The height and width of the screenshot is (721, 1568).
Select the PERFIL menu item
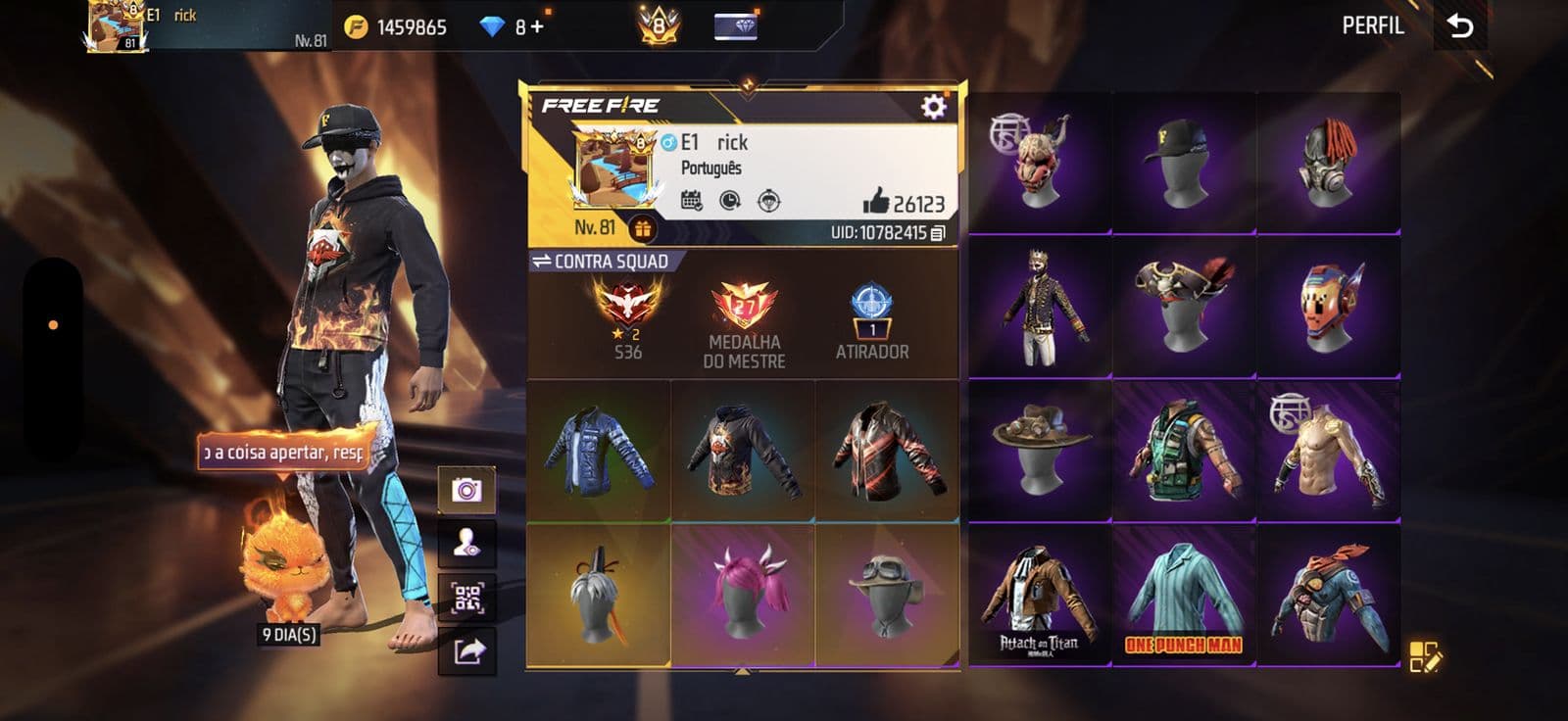(1375, 26)
